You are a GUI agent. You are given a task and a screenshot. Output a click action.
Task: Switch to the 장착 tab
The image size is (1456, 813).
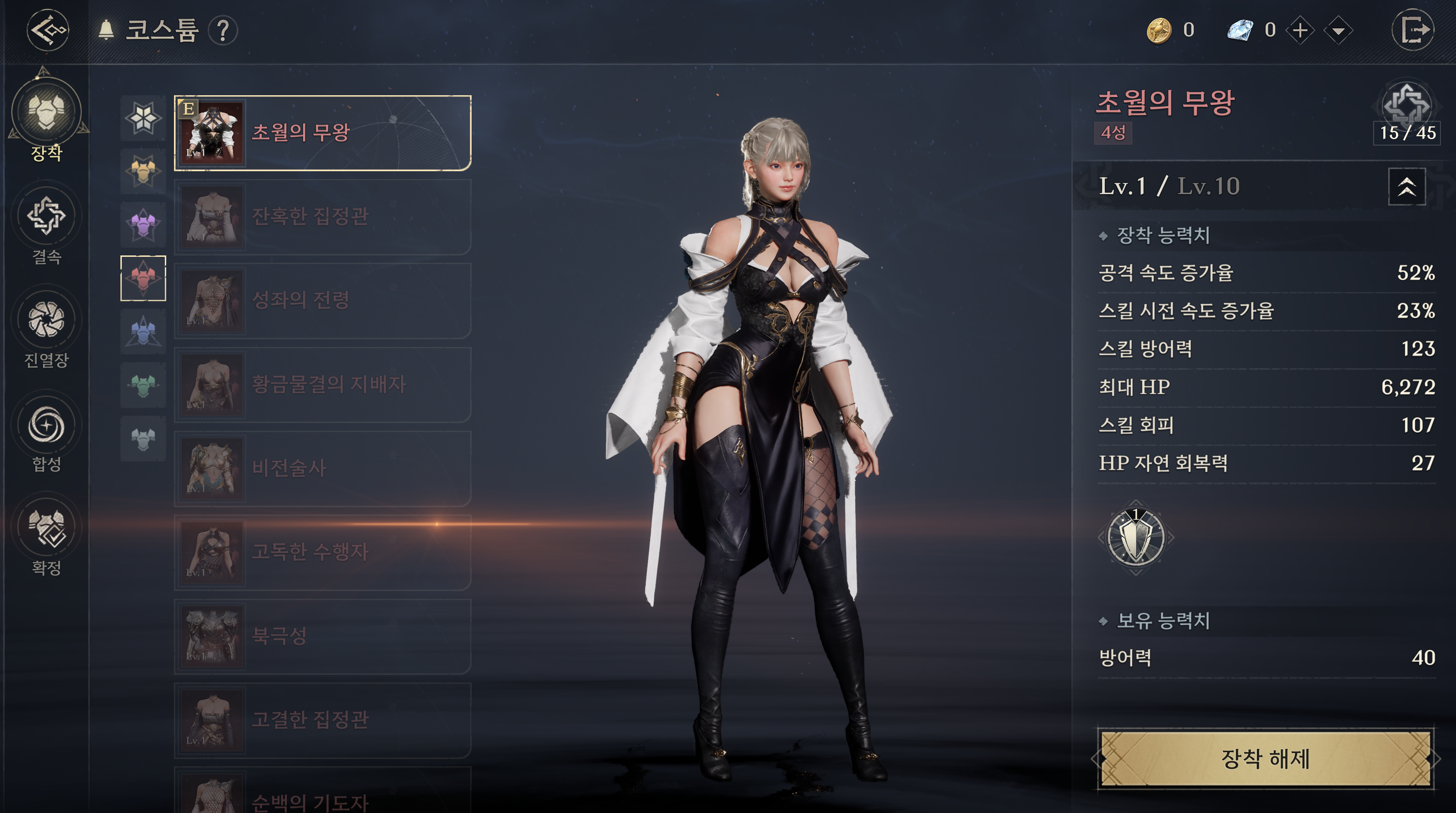46,119
